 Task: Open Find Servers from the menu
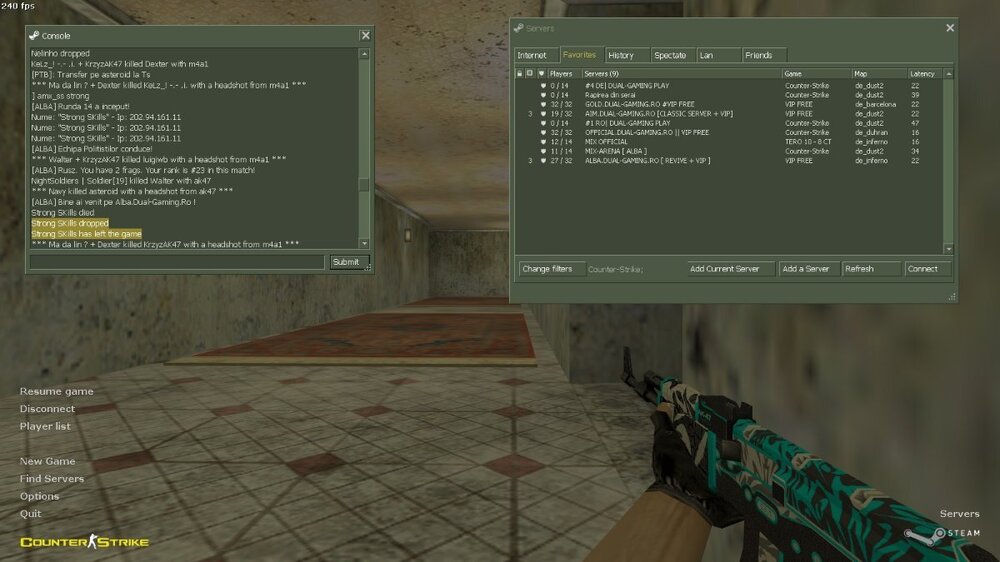point(52,479)
